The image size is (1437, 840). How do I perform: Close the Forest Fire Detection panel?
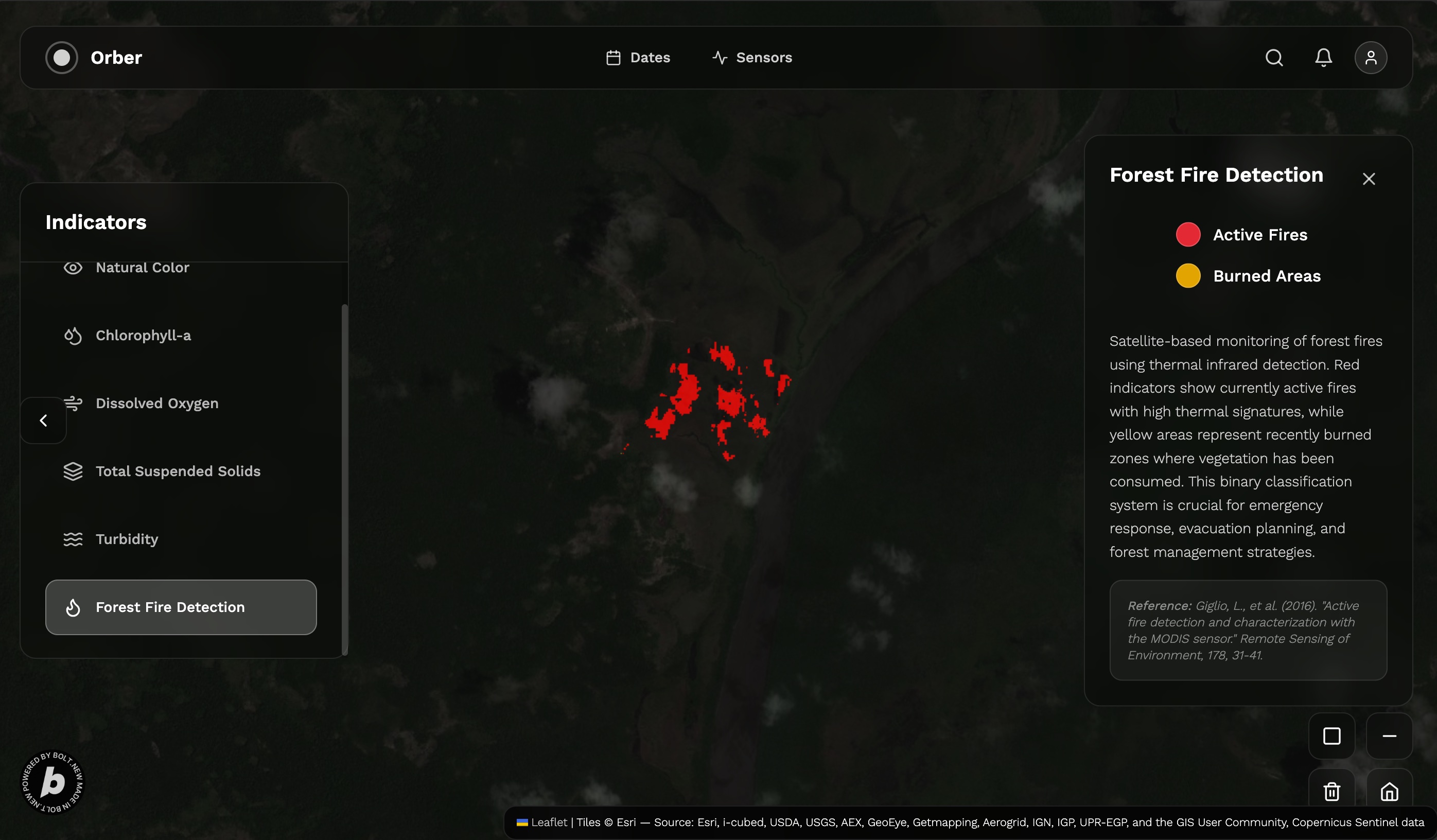[x=1369, y=179]
